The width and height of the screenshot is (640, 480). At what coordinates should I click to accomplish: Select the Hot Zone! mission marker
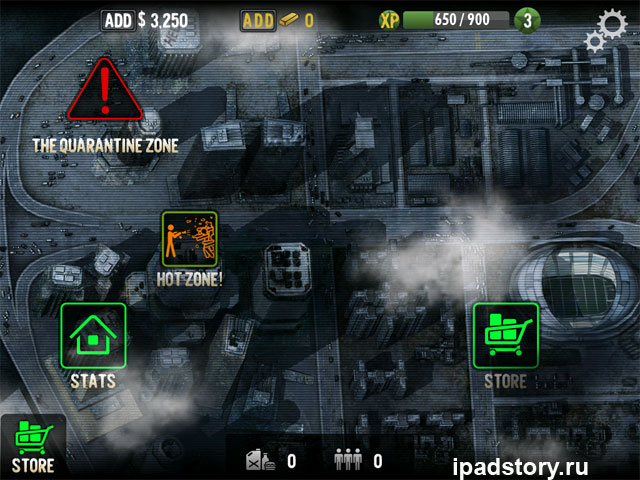[x=189, y=239]
